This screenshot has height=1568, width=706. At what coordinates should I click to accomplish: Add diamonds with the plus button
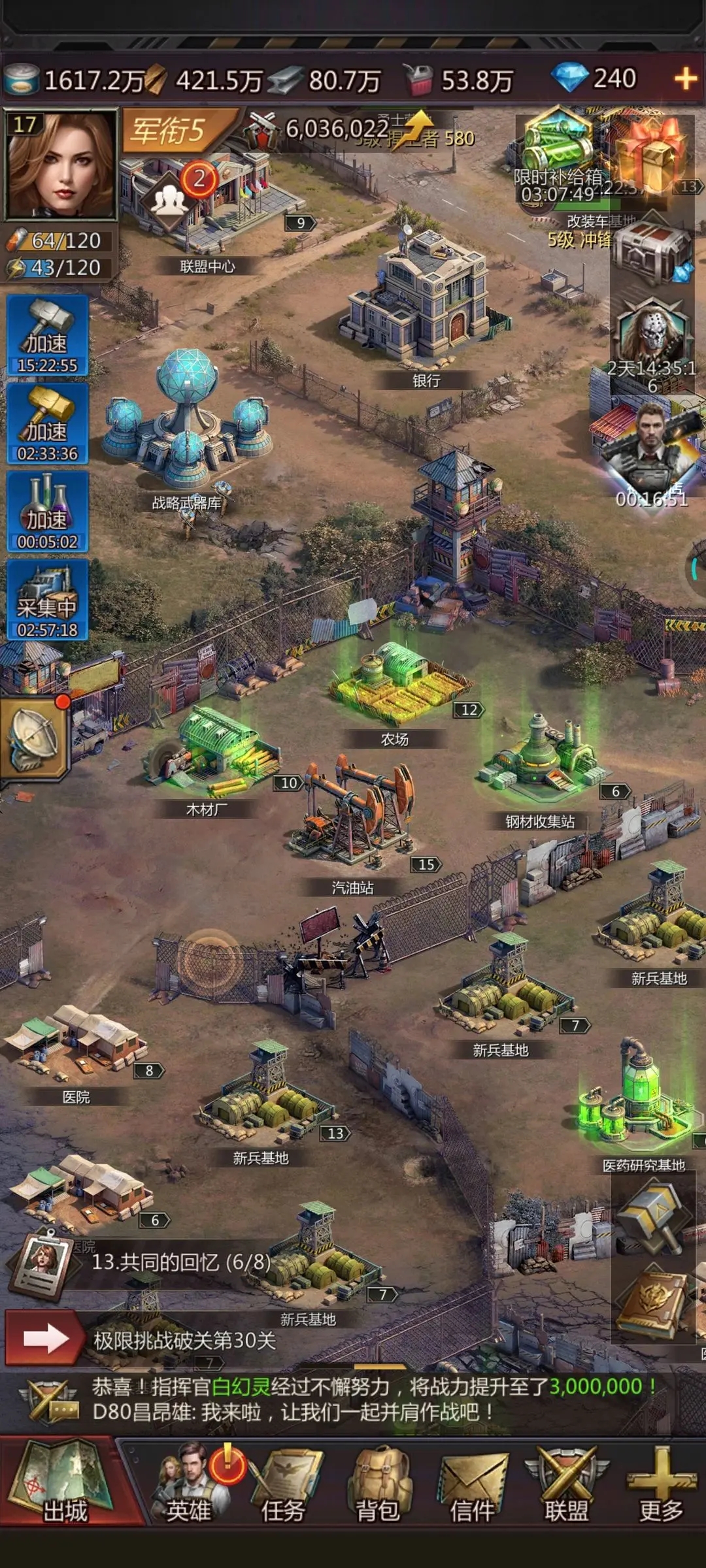point(685,80)
